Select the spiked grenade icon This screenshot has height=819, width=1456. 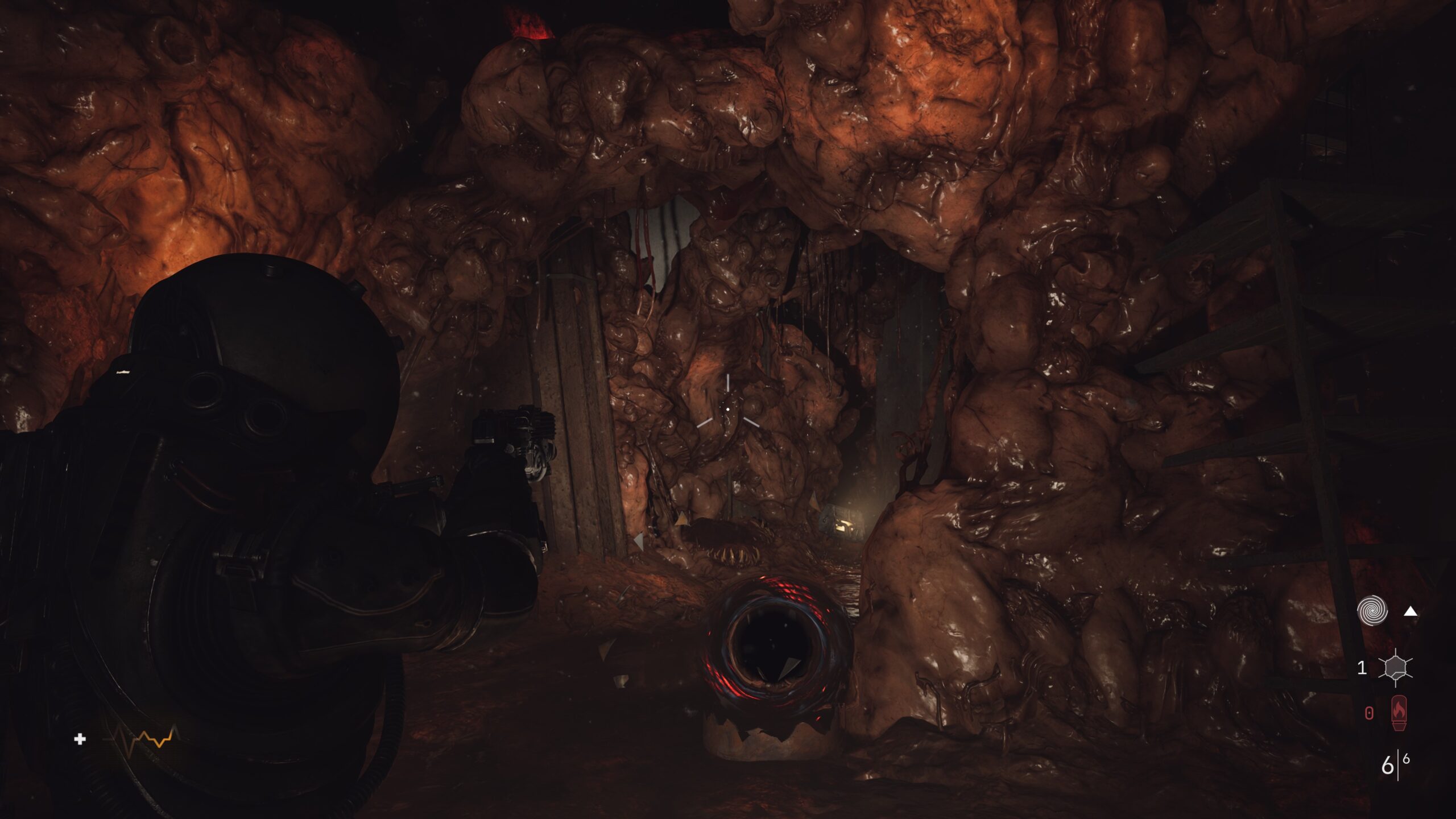pos(1395,667)
